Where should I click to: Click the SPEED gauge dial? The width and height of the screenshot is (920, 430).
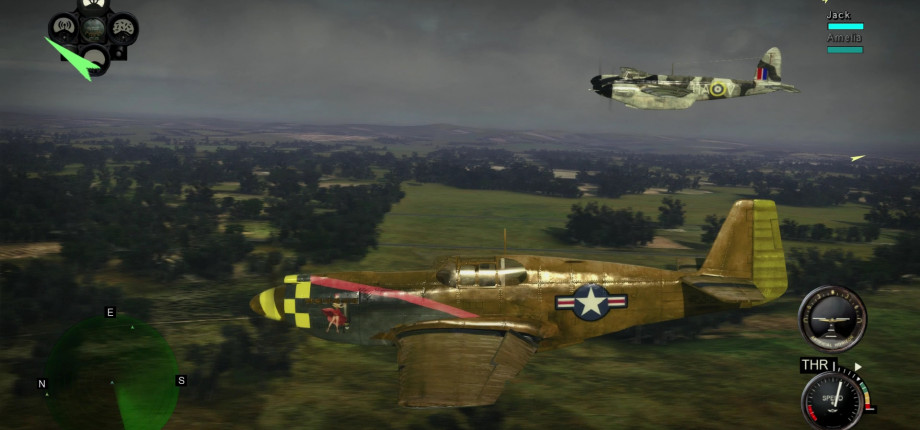click(x=832, y=399)
